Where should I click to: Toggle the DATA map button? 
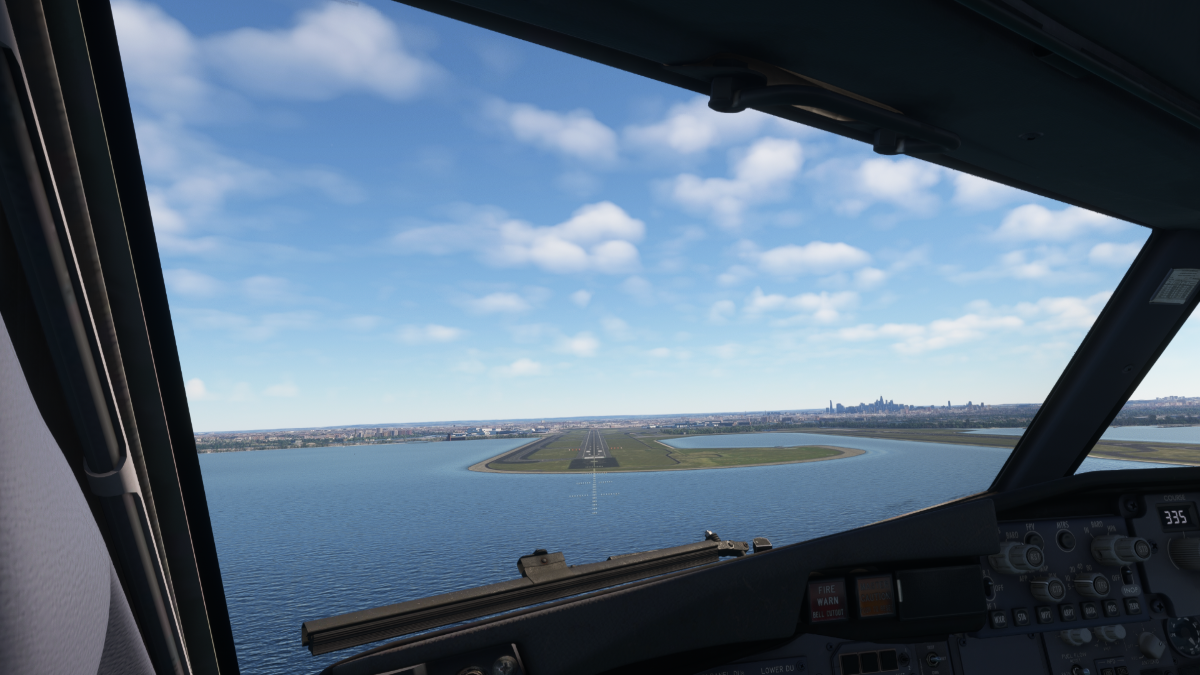1089,609
